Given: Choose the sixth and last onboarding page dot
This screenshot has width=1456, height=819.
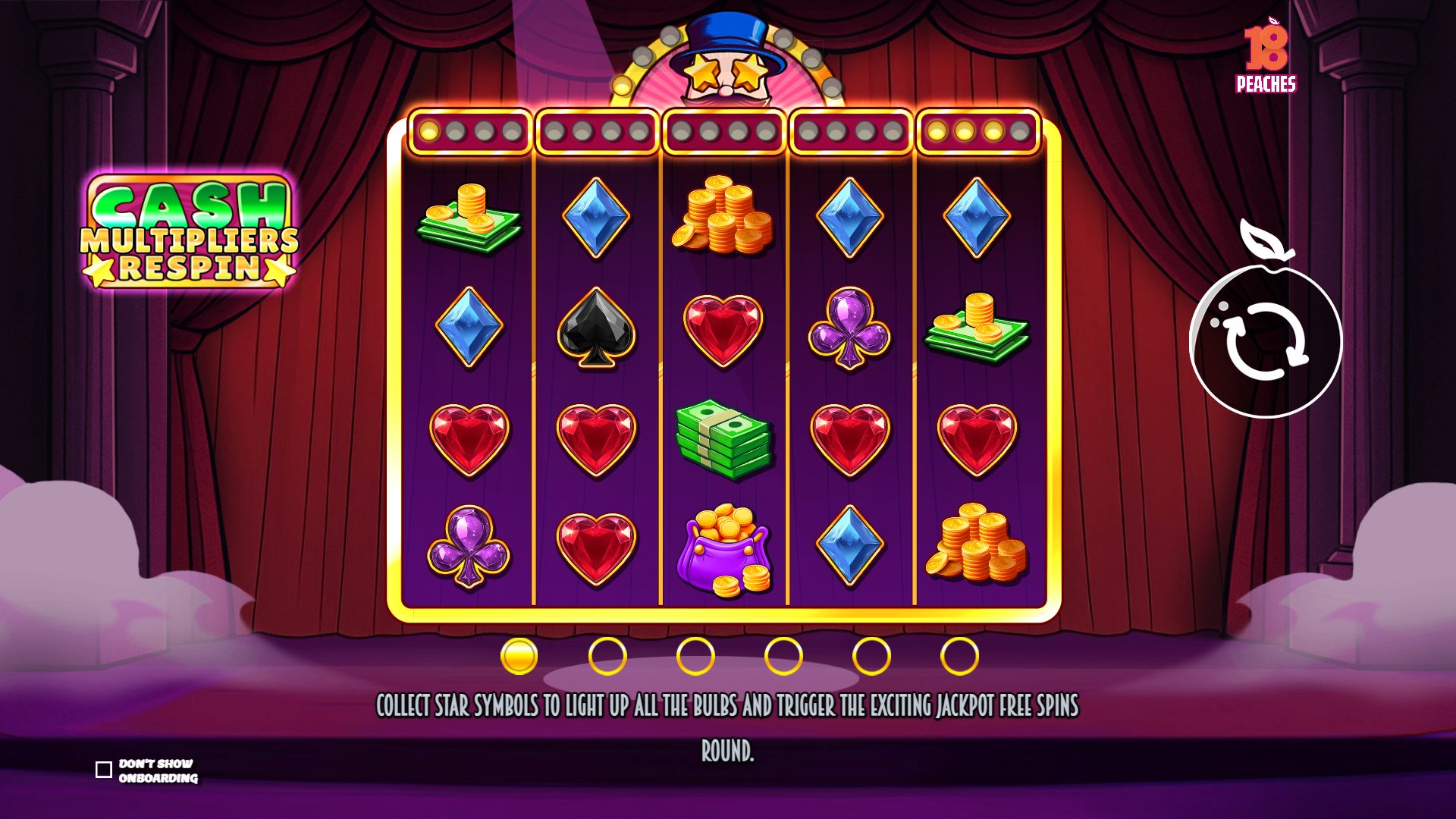Looking at the screenshot, I should [959, 656].
